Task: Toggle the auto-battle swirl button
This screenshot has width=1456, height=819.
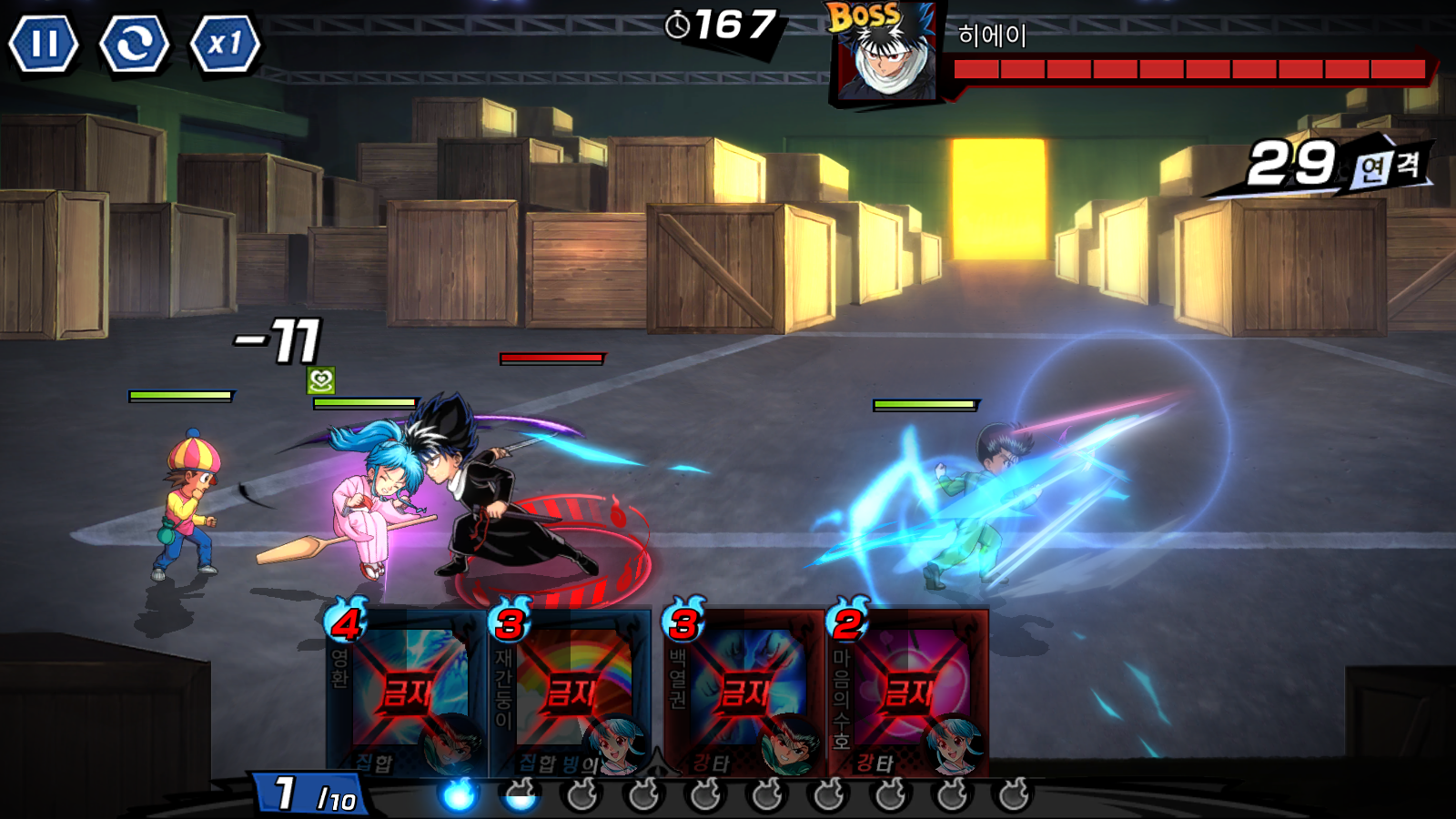Action: (x=135, y=43)
